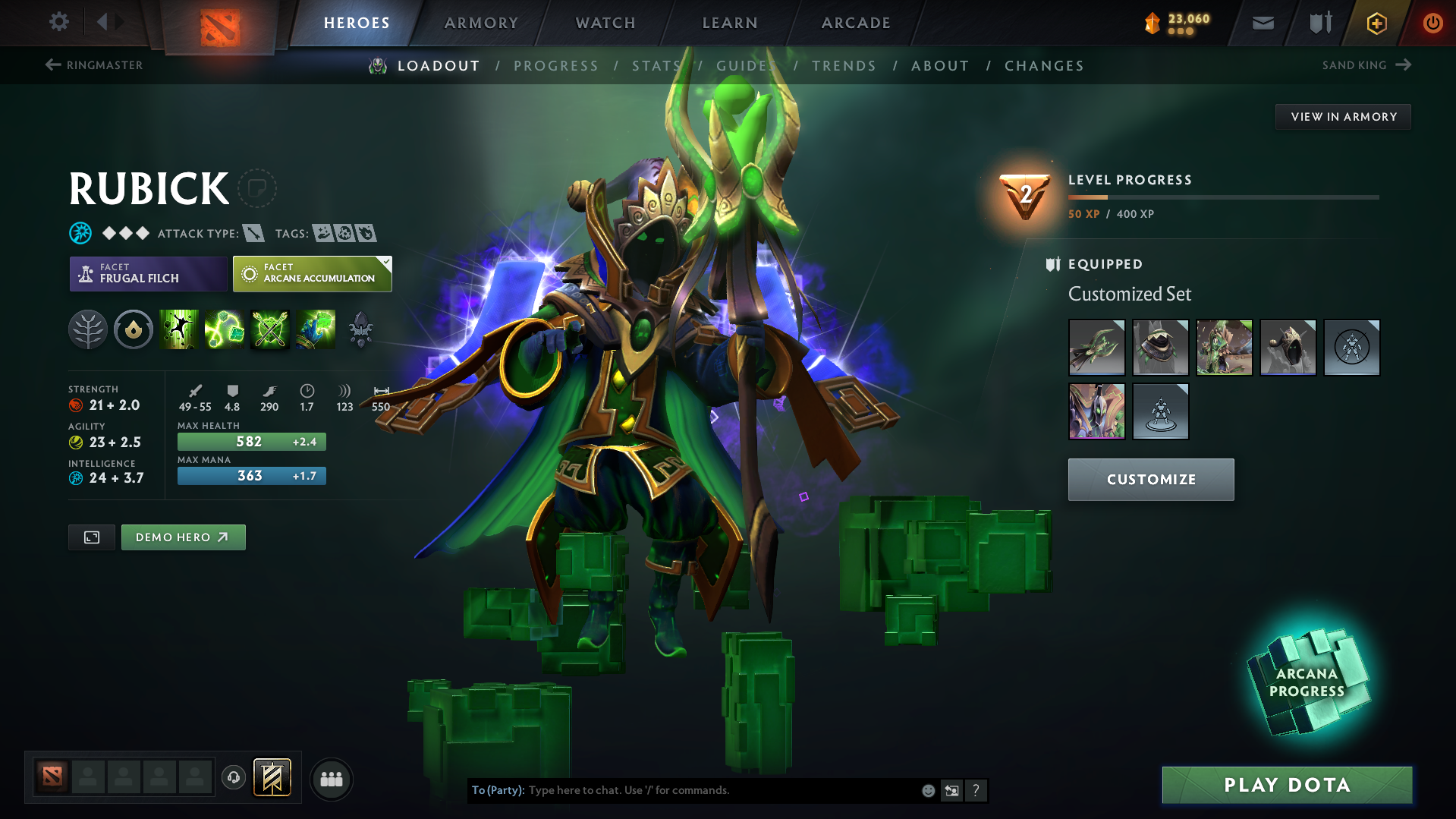The height and width of the screenshot is (819, 1456).
Task: Click the CUSTOMIZE button
Action: tap(1150, 479)
